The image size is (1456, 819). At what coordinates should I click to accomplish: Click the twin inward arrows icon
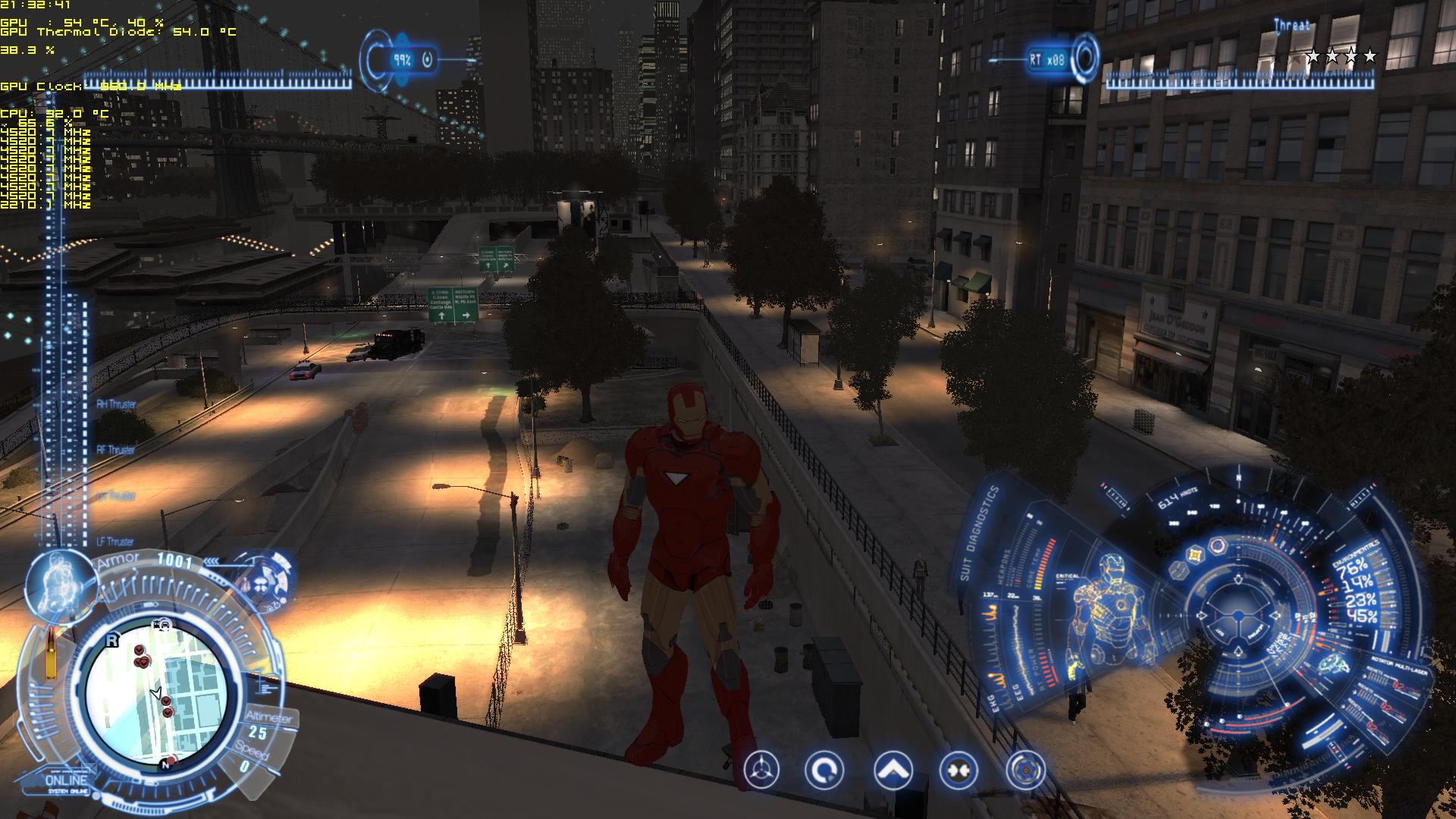[958, 771]
